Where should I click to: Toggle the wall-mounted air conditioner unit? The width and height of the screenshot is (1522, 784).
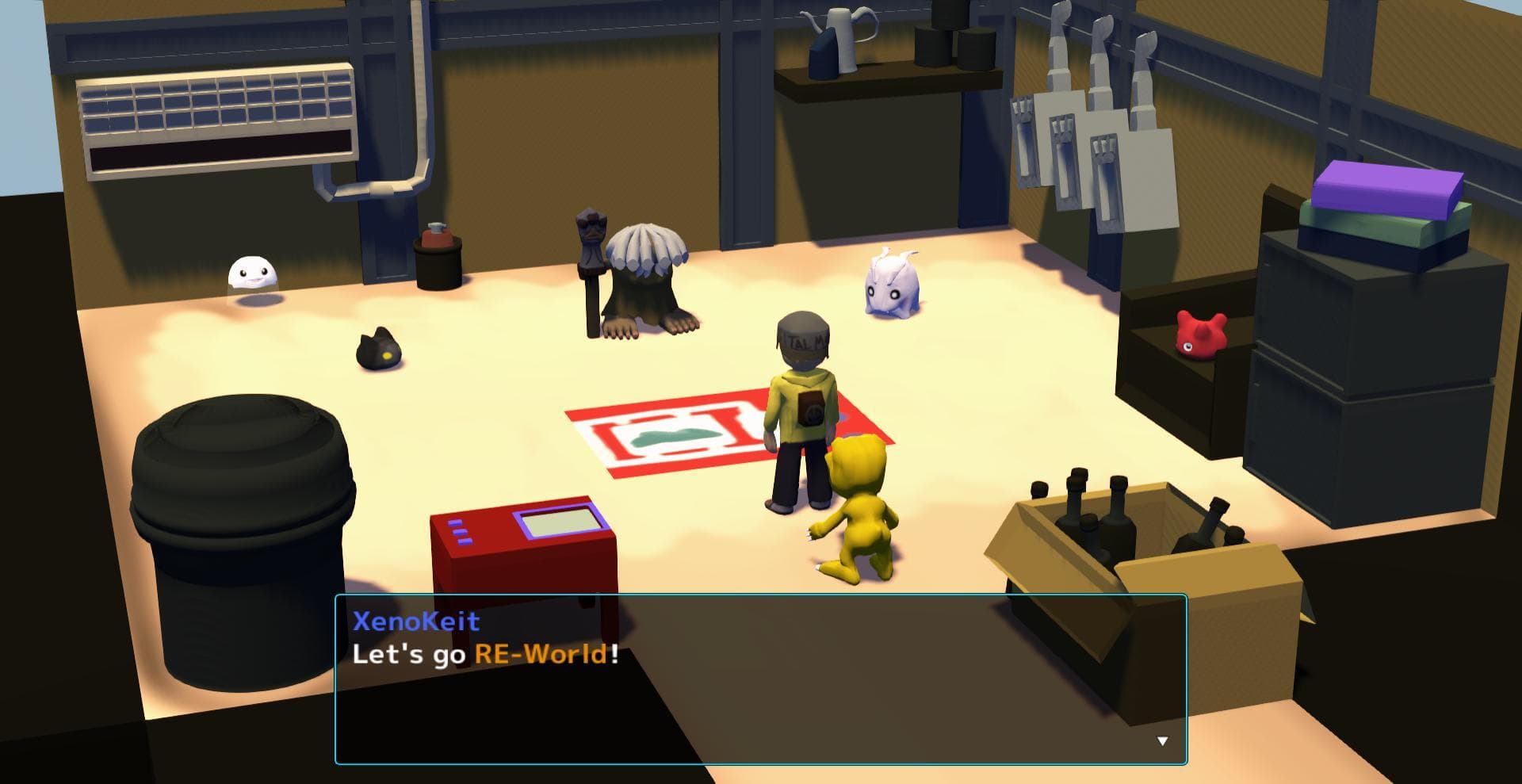218,115
